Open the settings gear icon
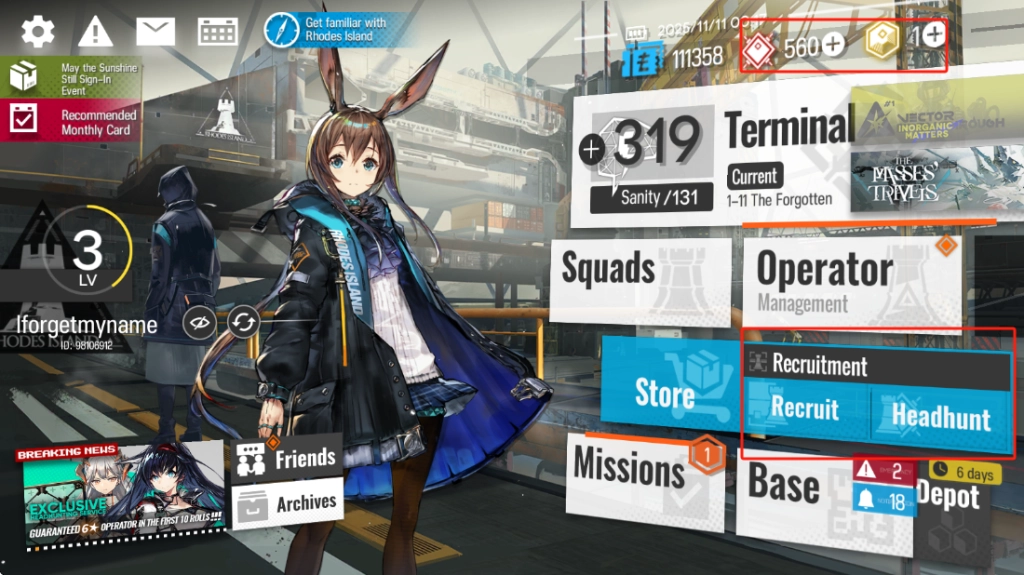Image resolution: width=1024 pixels, height=575 pixels. point(38,31)
